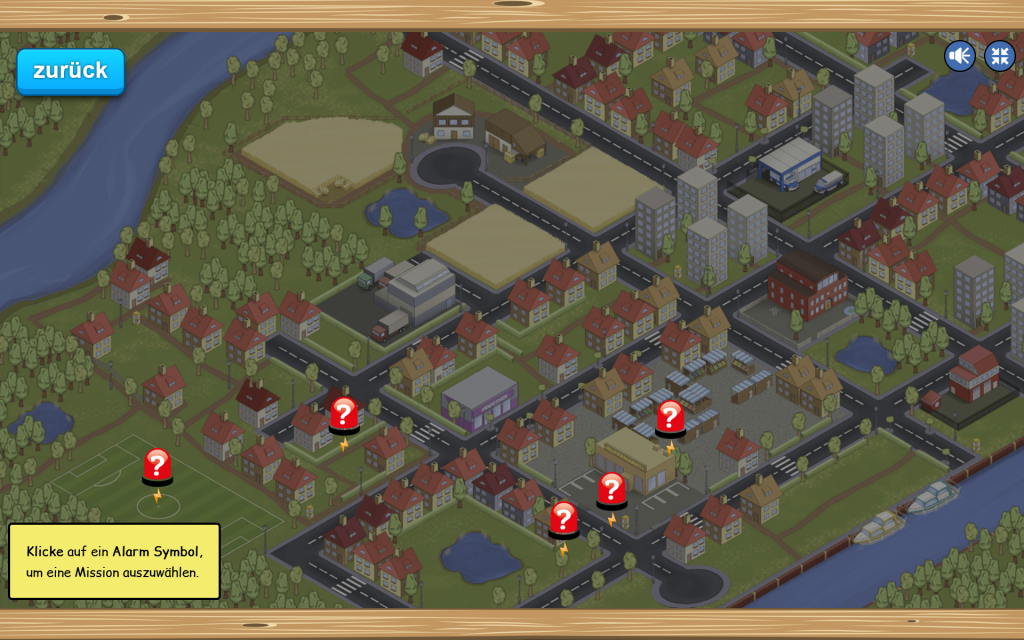The image size is (1024, 640).
Task: Go back with the zurück button
Action: tap(70, 71)
